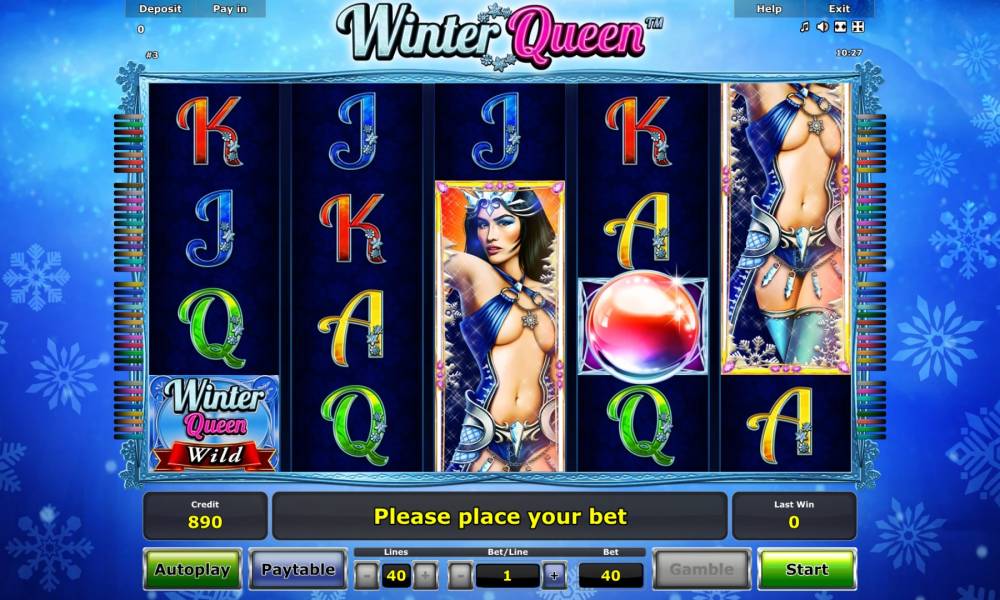Switch to fullscreen with four-arrow icon

(x=857, y=27)
